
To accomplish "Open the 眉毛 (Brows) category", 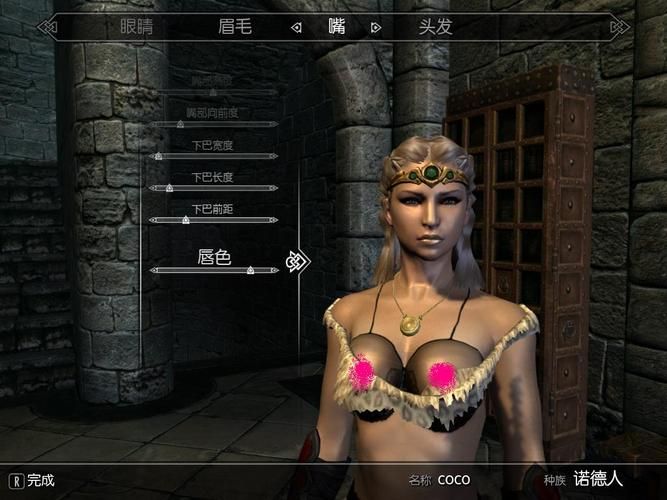I will pyautogui.click(x=236, y=27).
